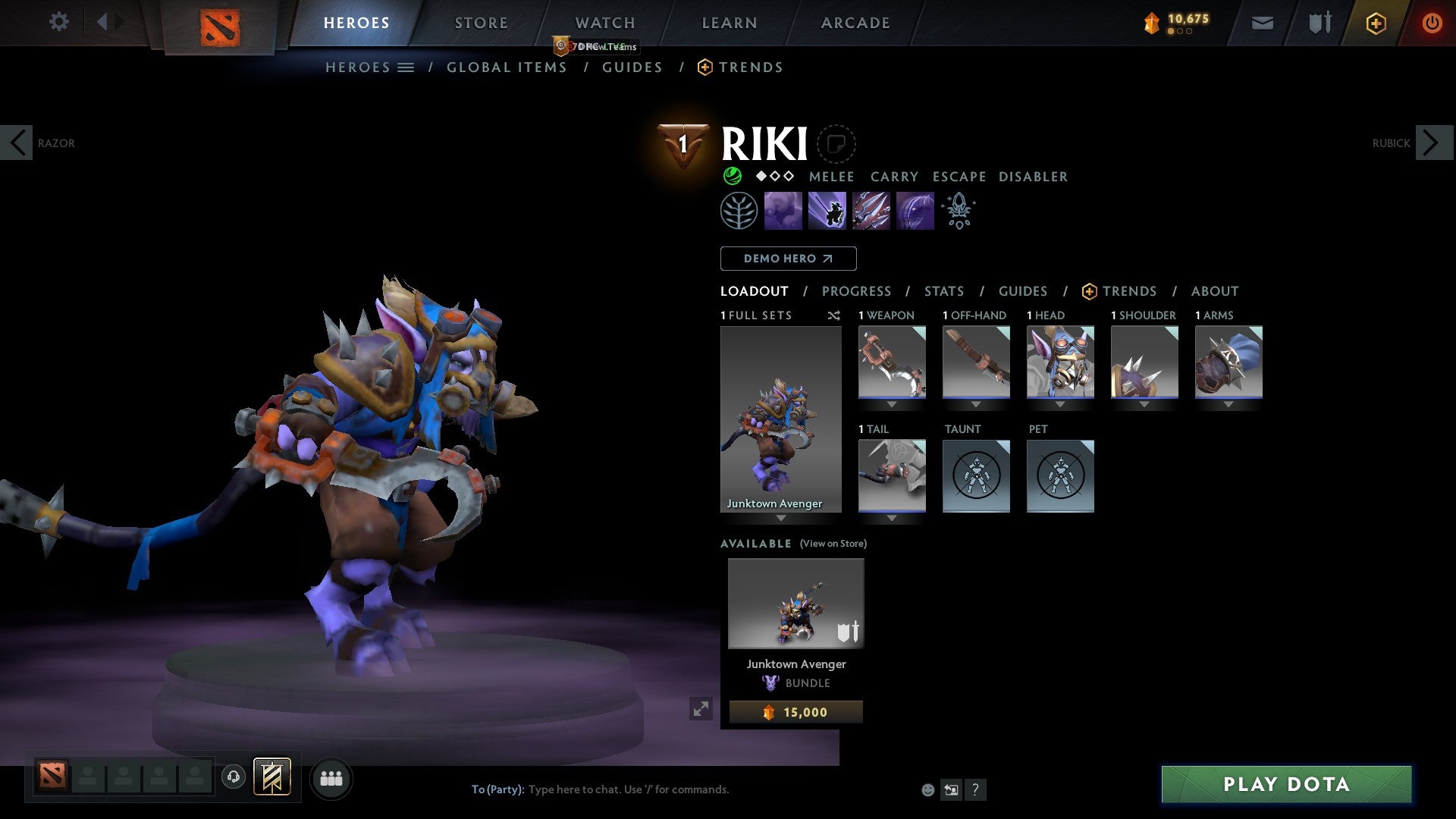Viewport: 1456px width, 819px height.
Task: Open the emoticon picker in chat
Action: [x=927, y=789]
